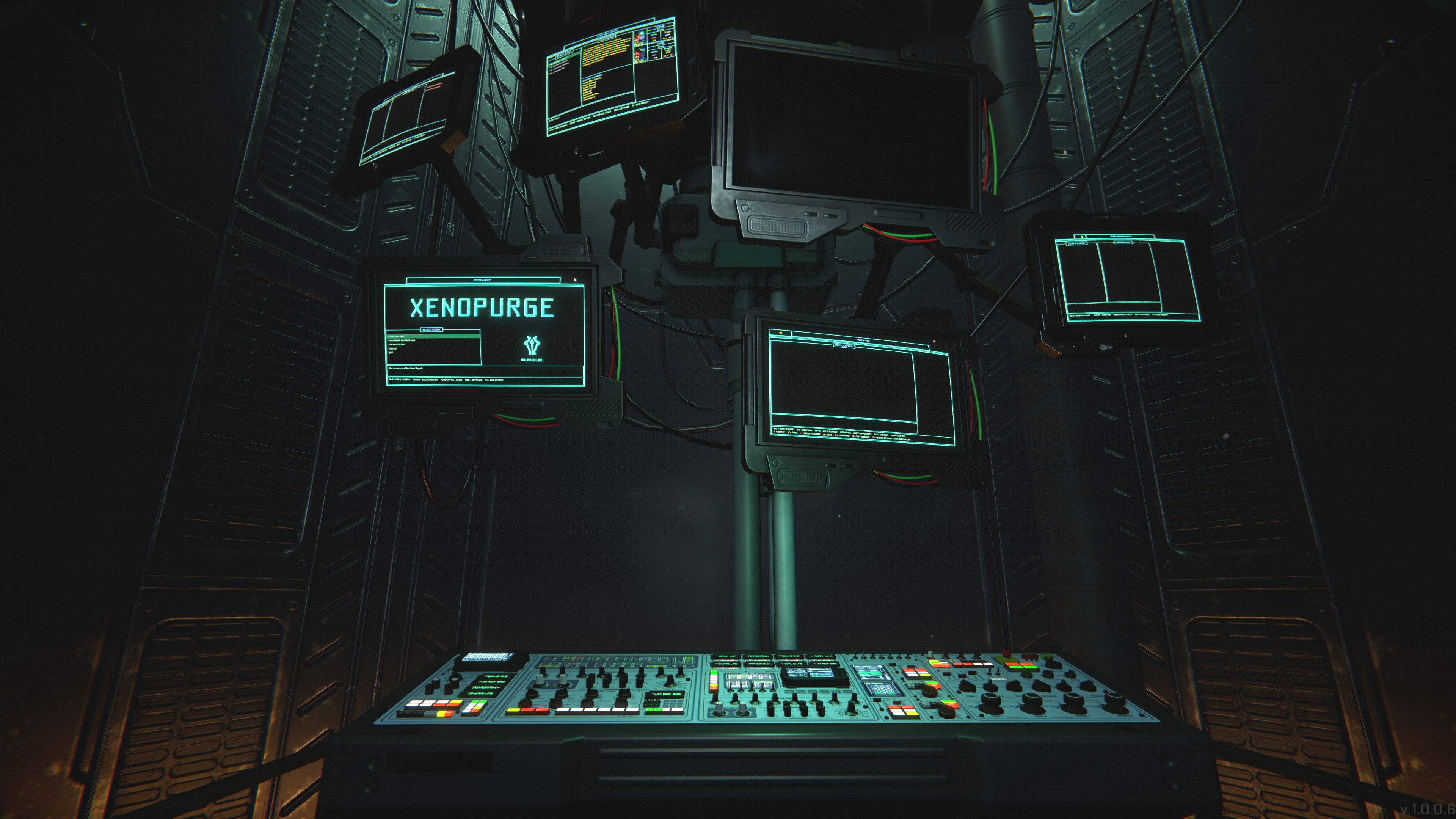Click the SYSTEM BOOT header on the main menu screen
The height and width of the screenshot is (819, 1456).
coord(483,280)
